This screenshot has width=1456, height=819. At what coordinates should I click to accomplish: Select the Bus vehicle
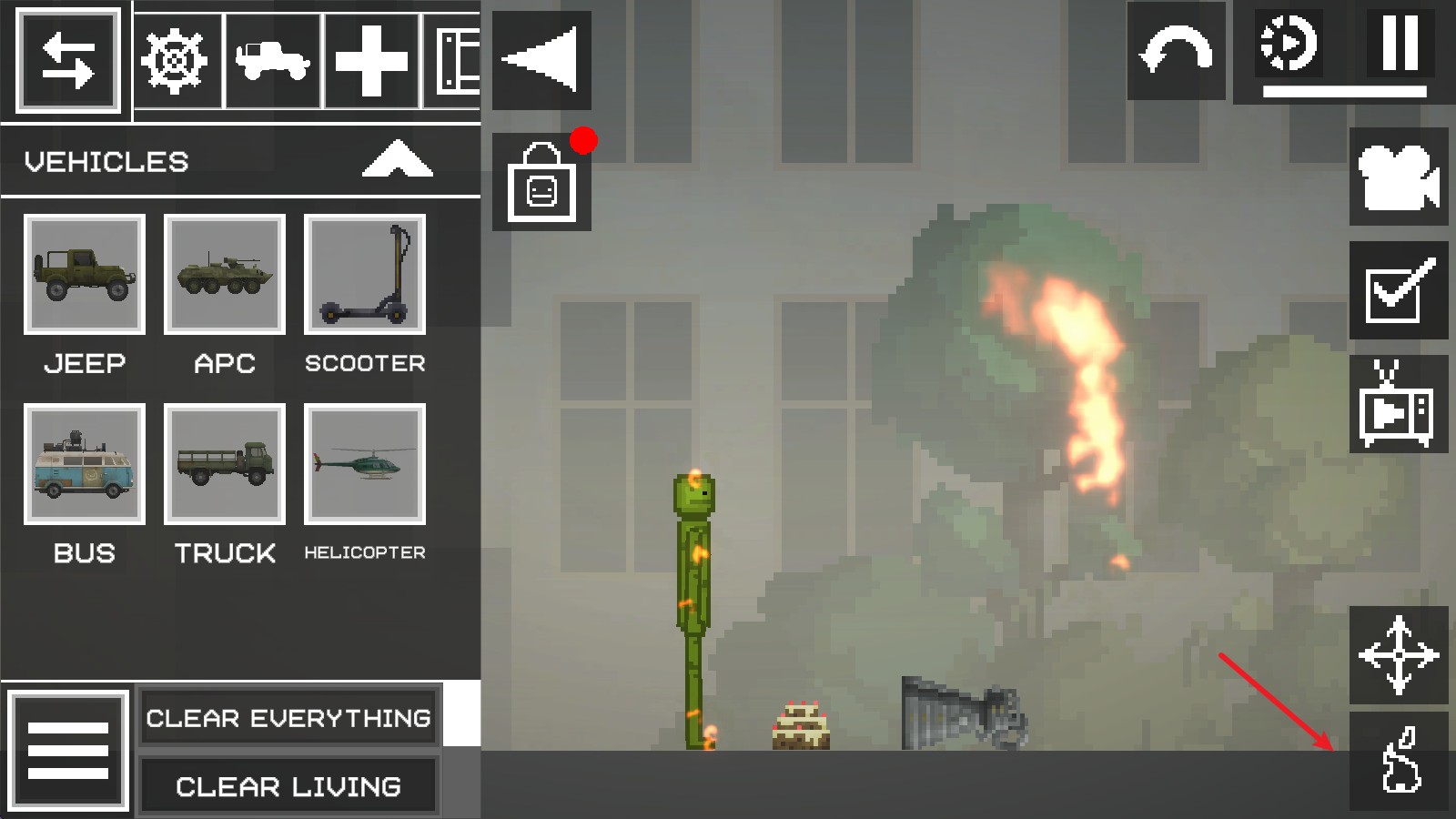[x=85, y=463]
